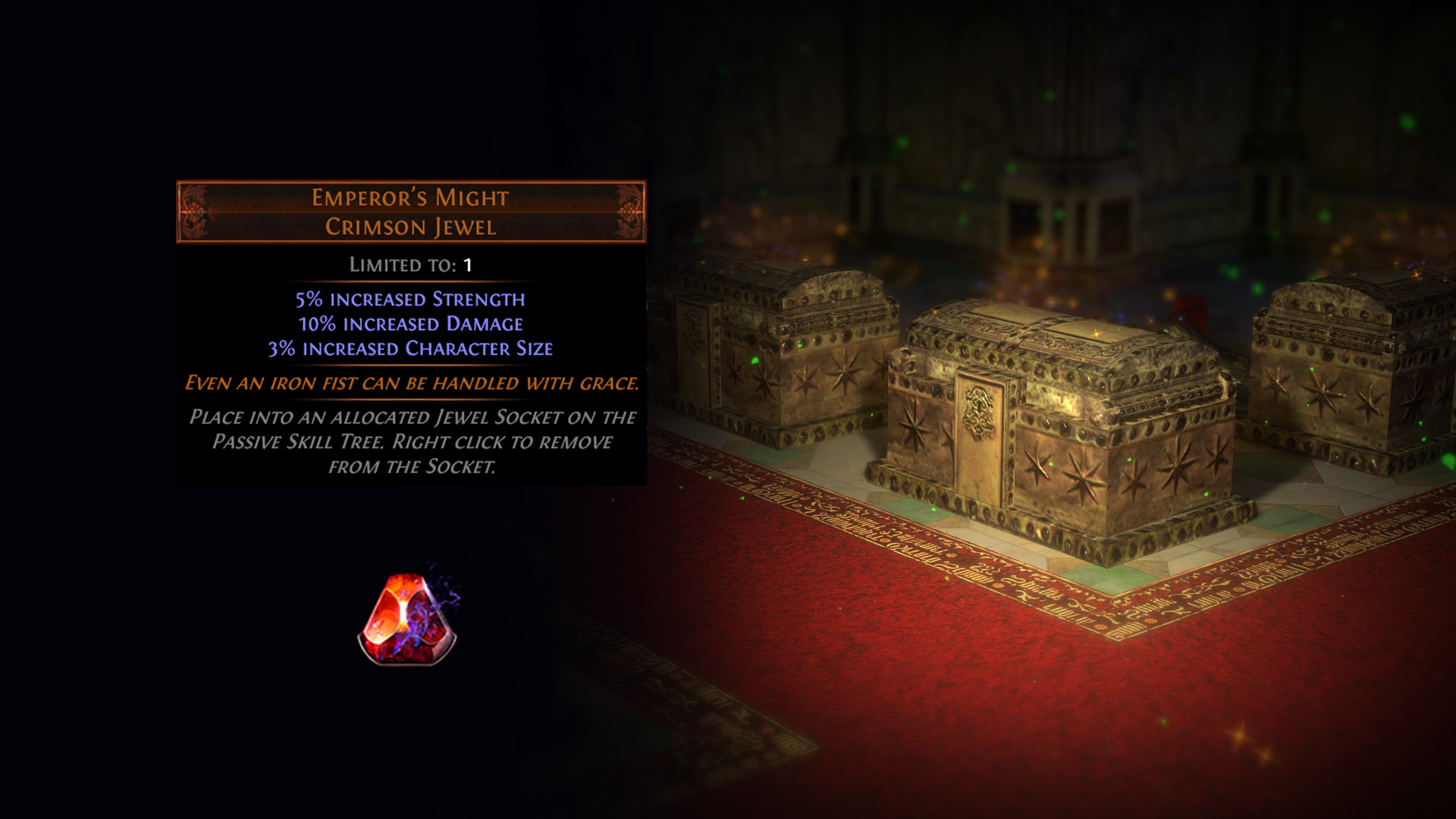Select the Crimson Jewel title text
Viewport: 1456px width, 819px height.
click(x=409, y=225)
